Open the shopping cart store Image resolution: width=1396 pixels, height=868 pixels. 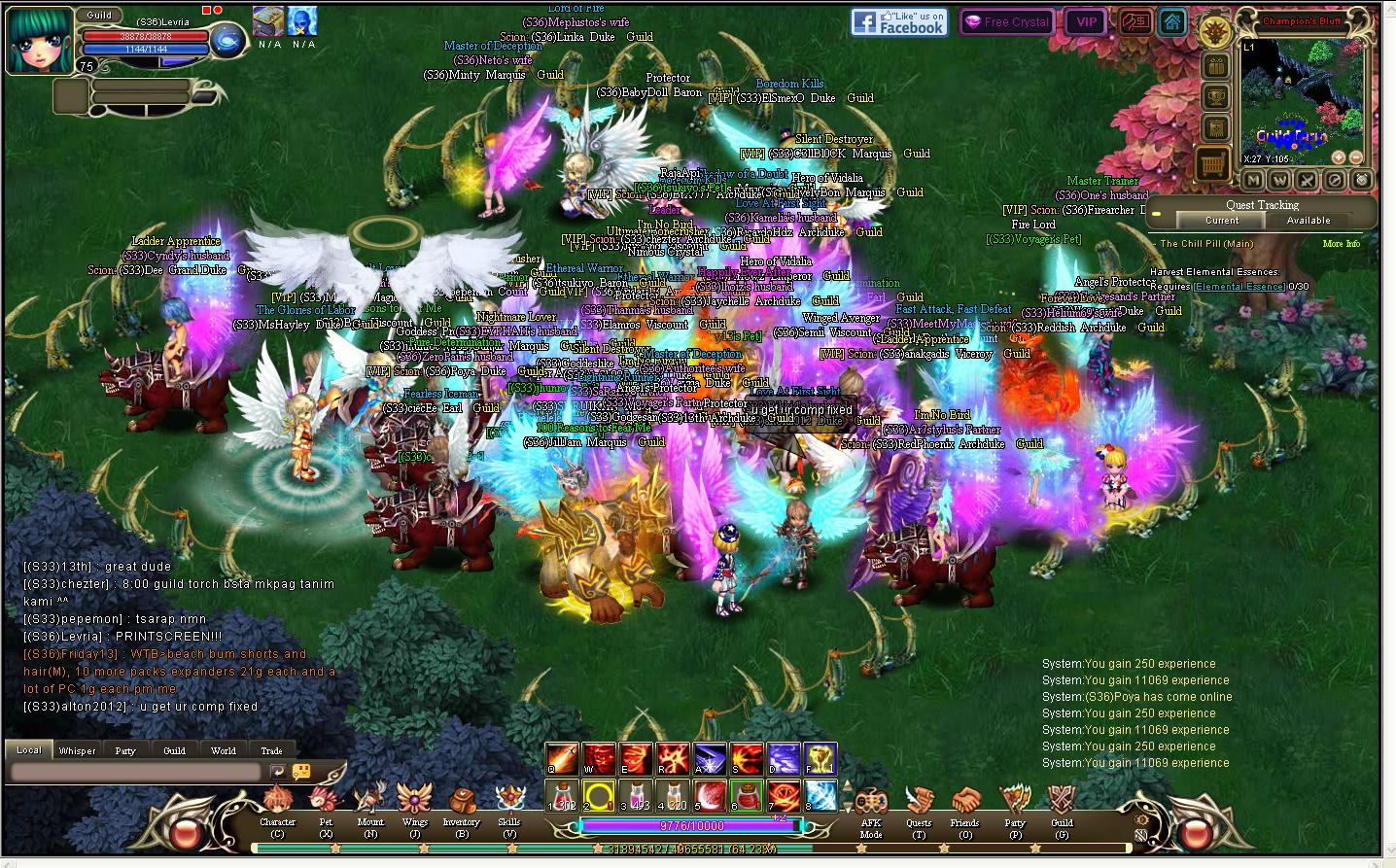click(x=1214, y=162)
